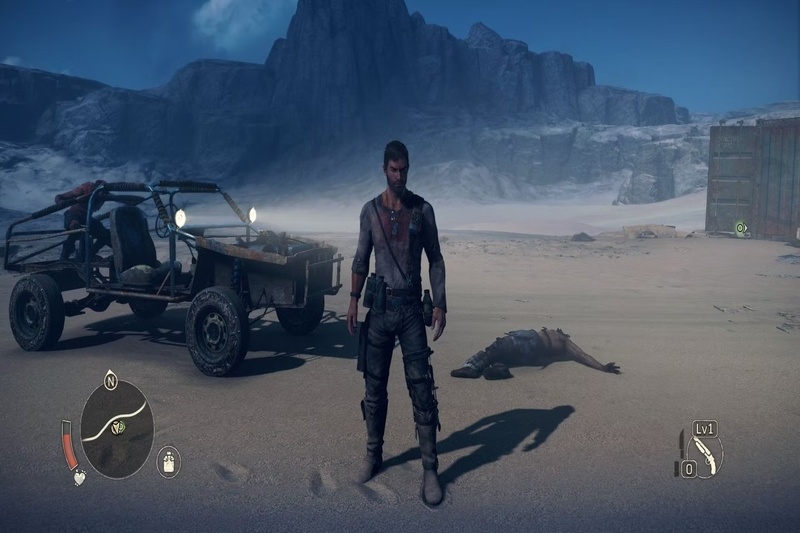
Task: Select the shotgun weapon icon
Action: click(708, 454)
